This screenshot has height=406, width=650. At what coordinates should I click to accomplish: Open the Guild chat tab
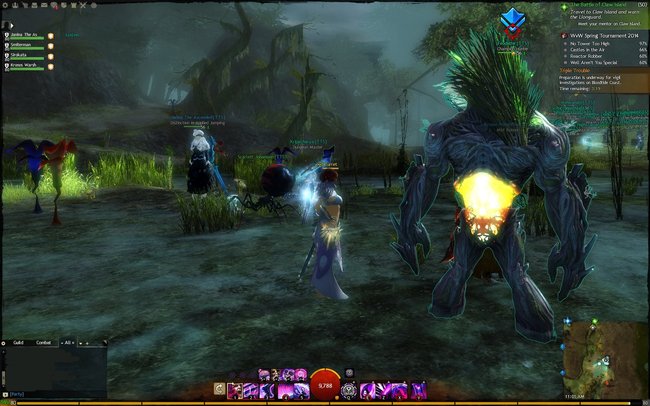coord(18,342)
